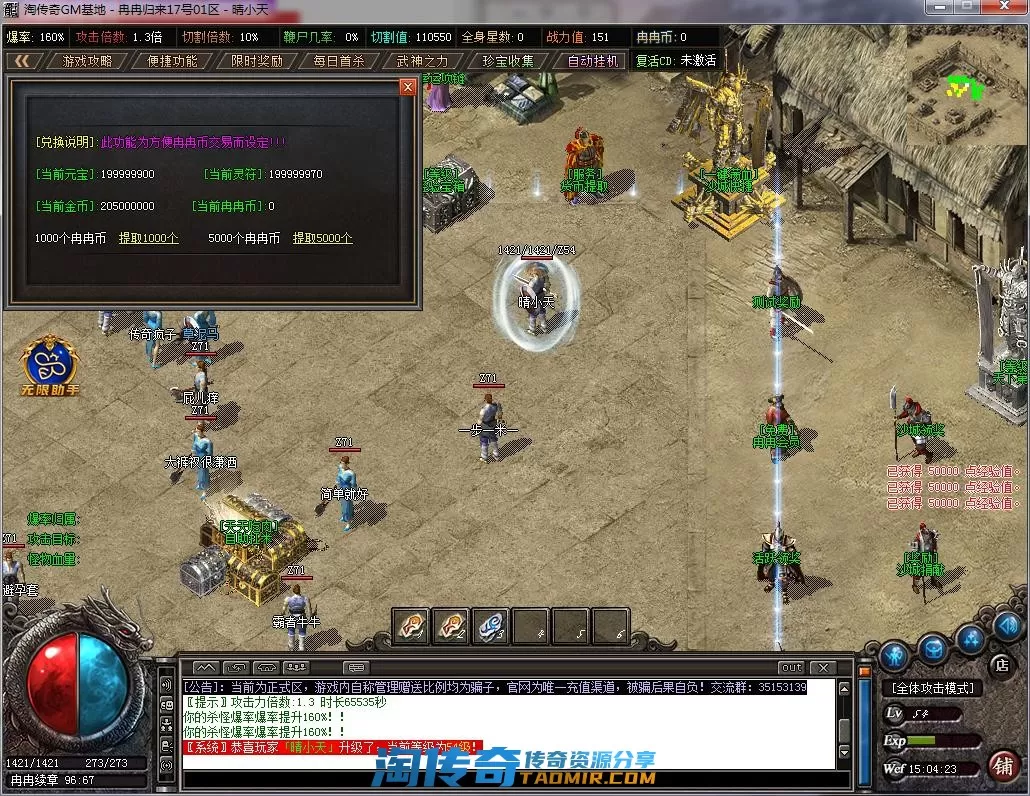The height and width of the screenshot is (796, 1030).
Task: Open the 限时奖励 timed rewards menu
Action: (x=256, y=60)
